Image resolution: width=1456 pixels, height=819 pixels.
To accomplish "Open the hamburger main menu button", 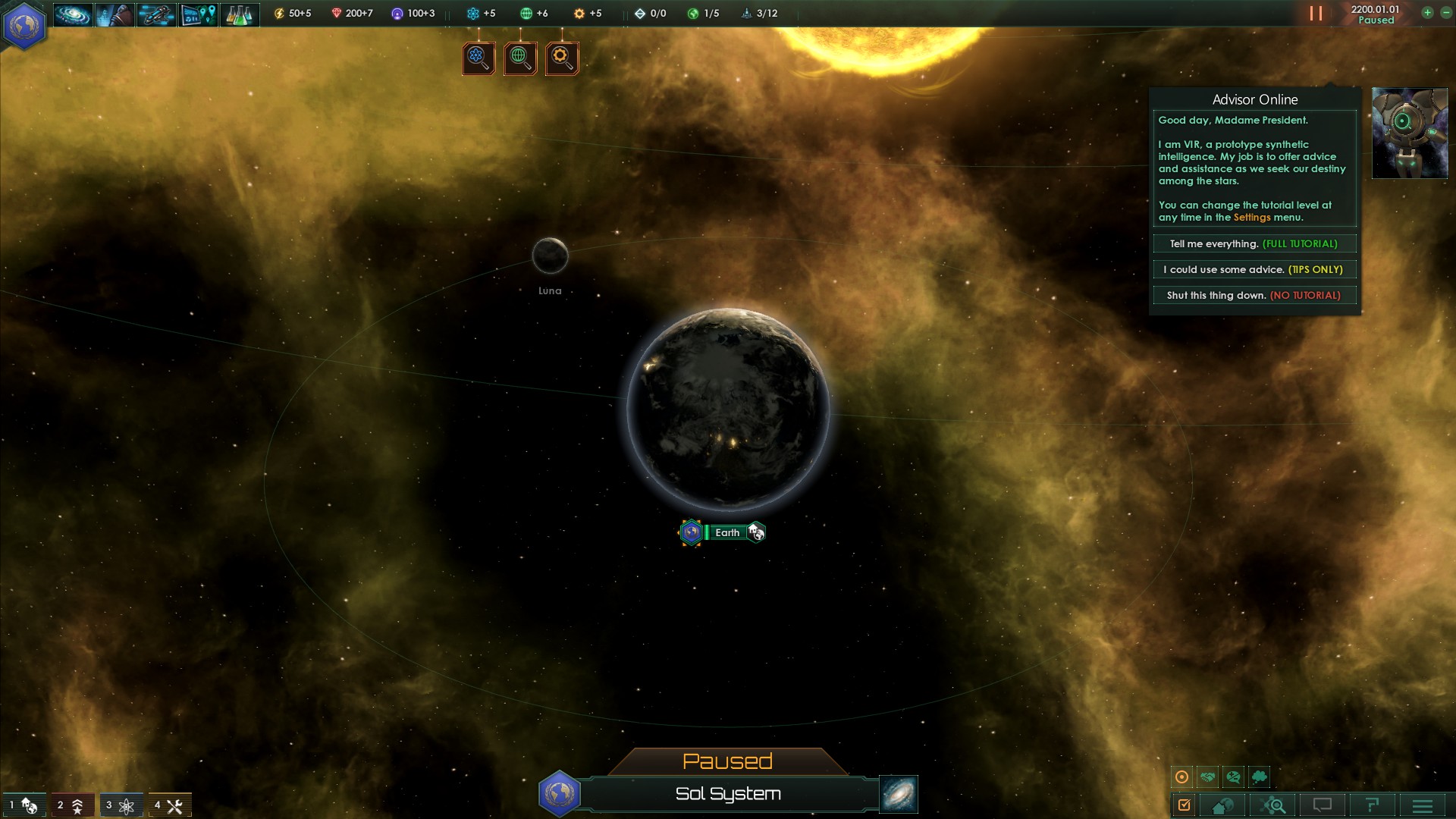I will tap(1423, 805).
